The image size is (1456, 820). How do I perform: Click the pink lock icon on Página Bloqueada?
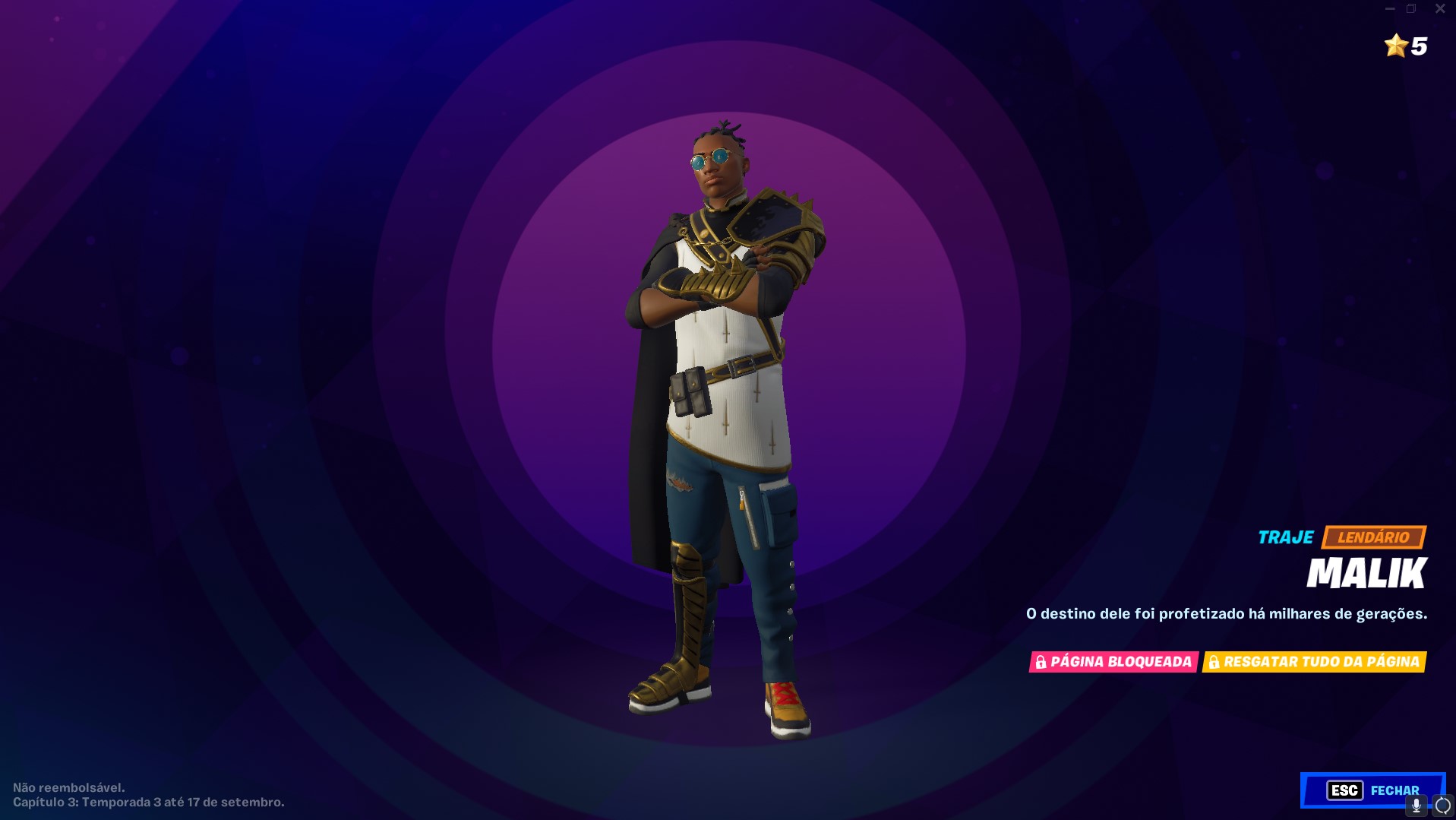tap(1041, 662)
